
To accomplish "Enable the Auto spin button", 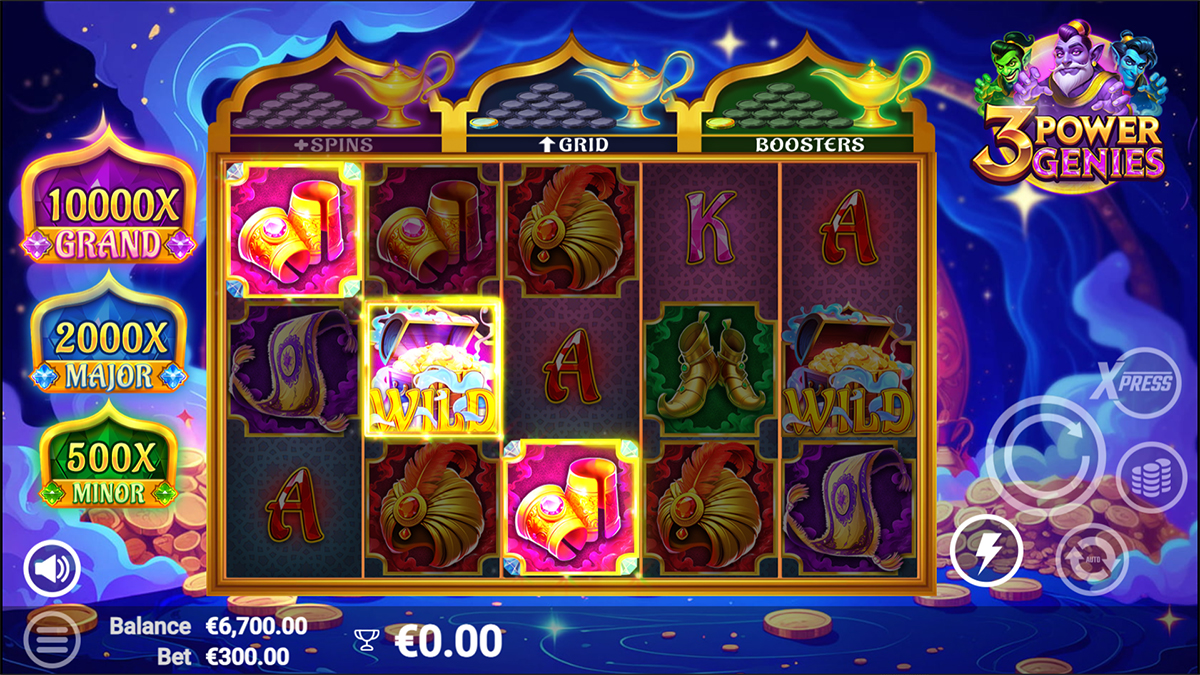I will pos(1092,556).
